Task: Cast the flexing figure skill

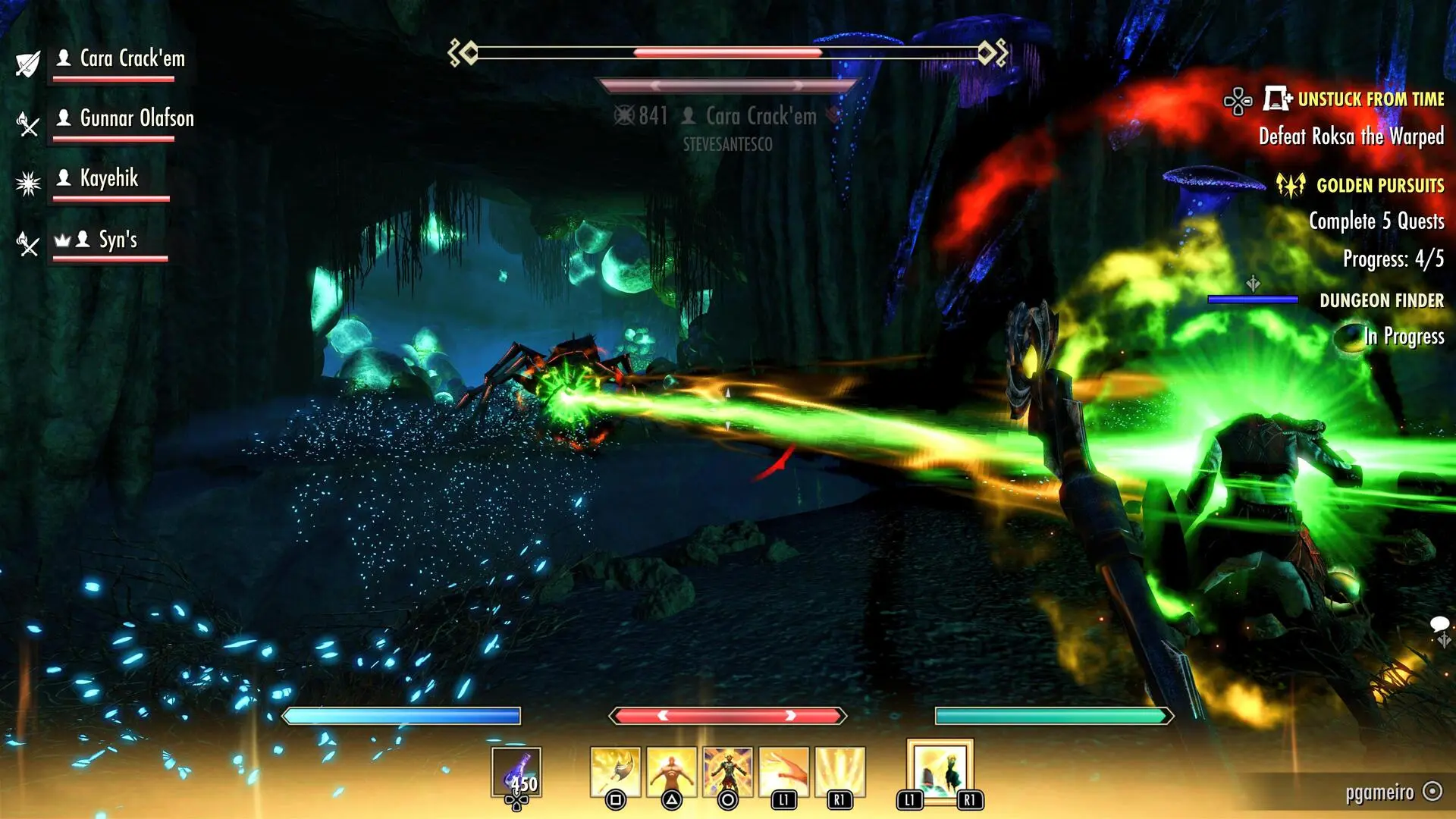Action: coord(671,772)
